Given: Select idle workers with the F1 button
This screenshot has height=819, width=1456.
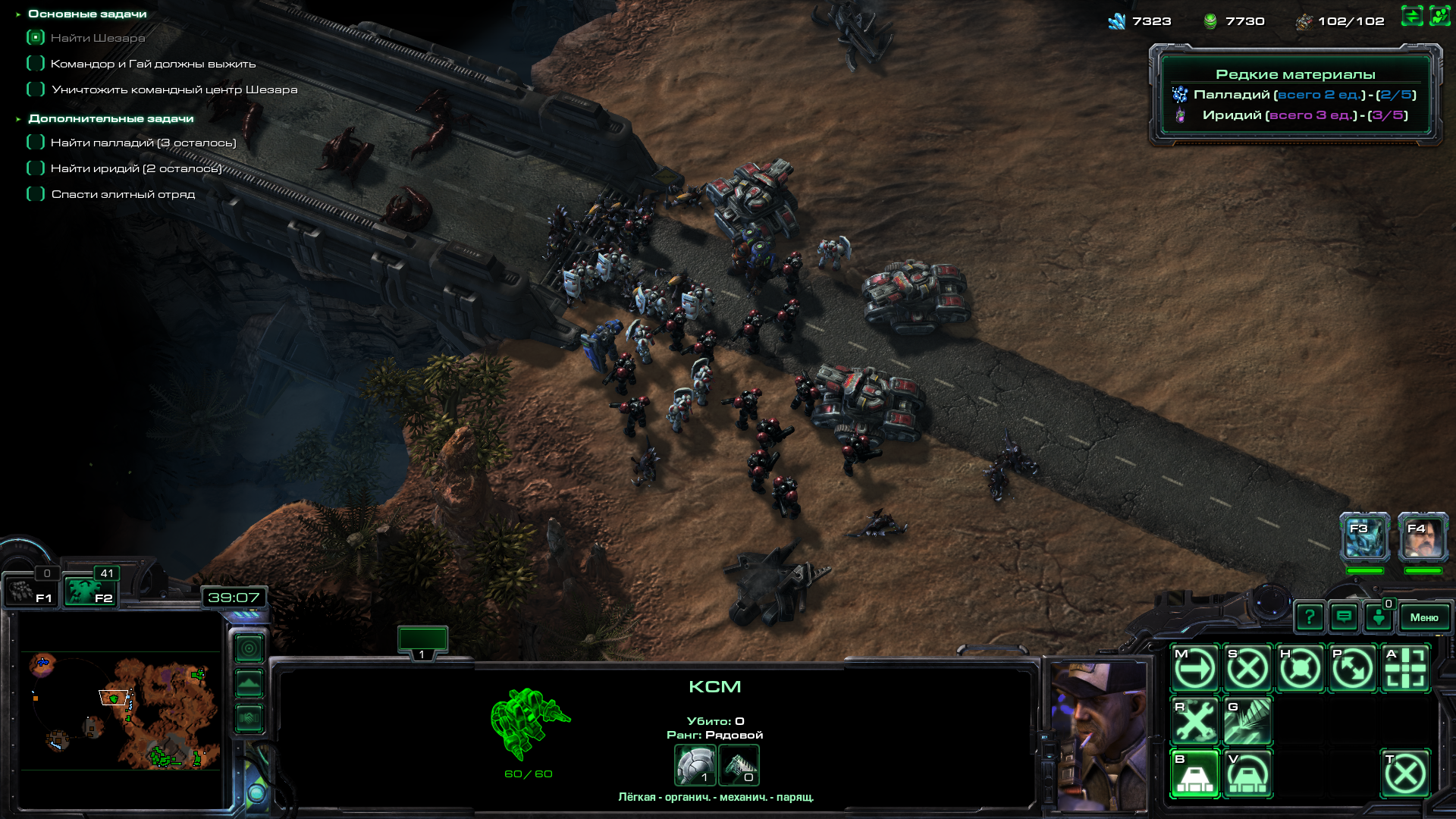Looking at the screenshot, I should 30,591.
